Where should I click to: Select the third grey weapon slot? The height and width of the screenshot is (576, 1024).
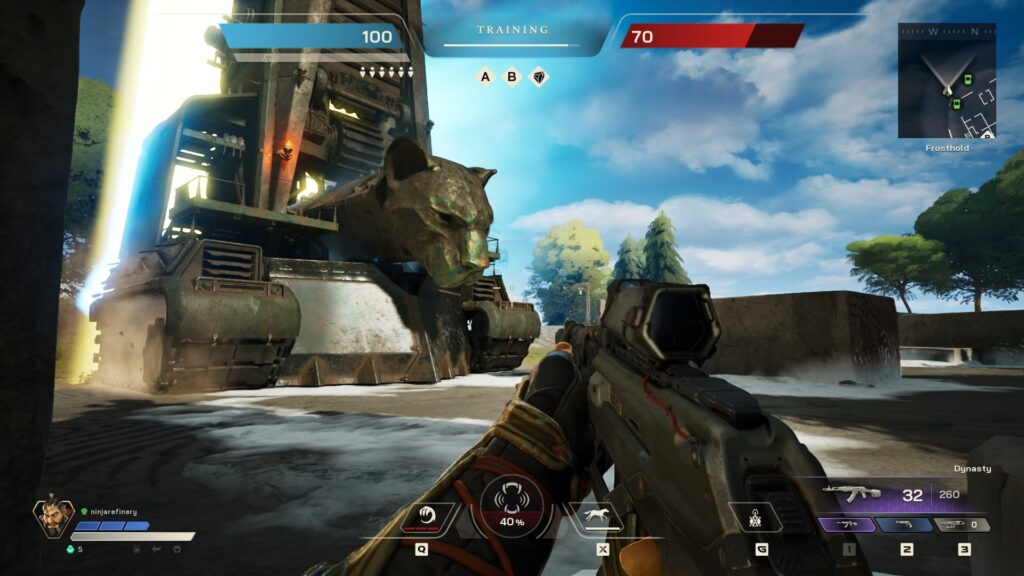coord(962,525)
